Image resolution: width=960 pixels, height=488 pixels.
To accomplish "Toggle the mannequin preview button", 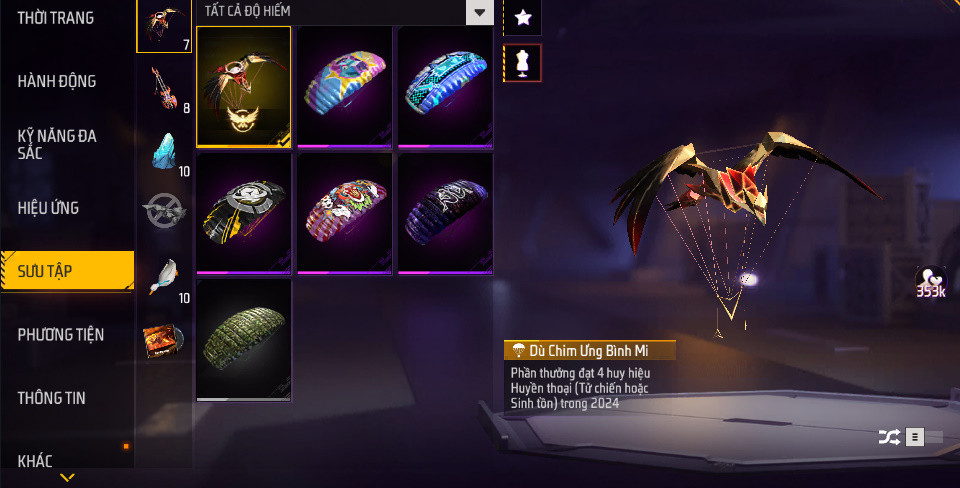I will (522, 63).
